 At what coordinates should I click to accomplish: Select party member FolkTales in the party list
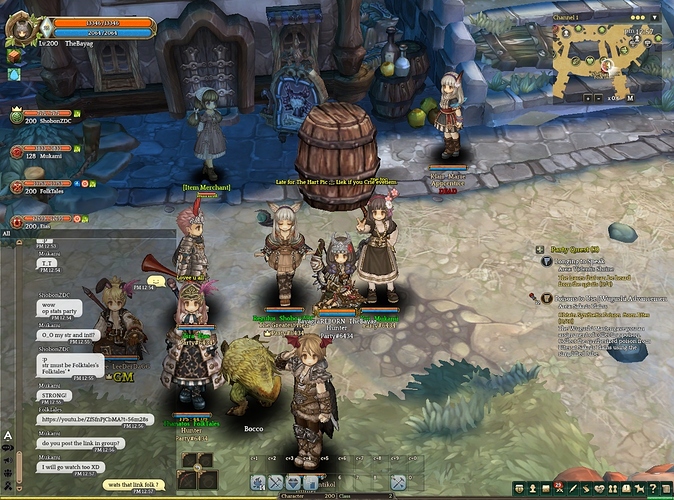pos(40,186)
